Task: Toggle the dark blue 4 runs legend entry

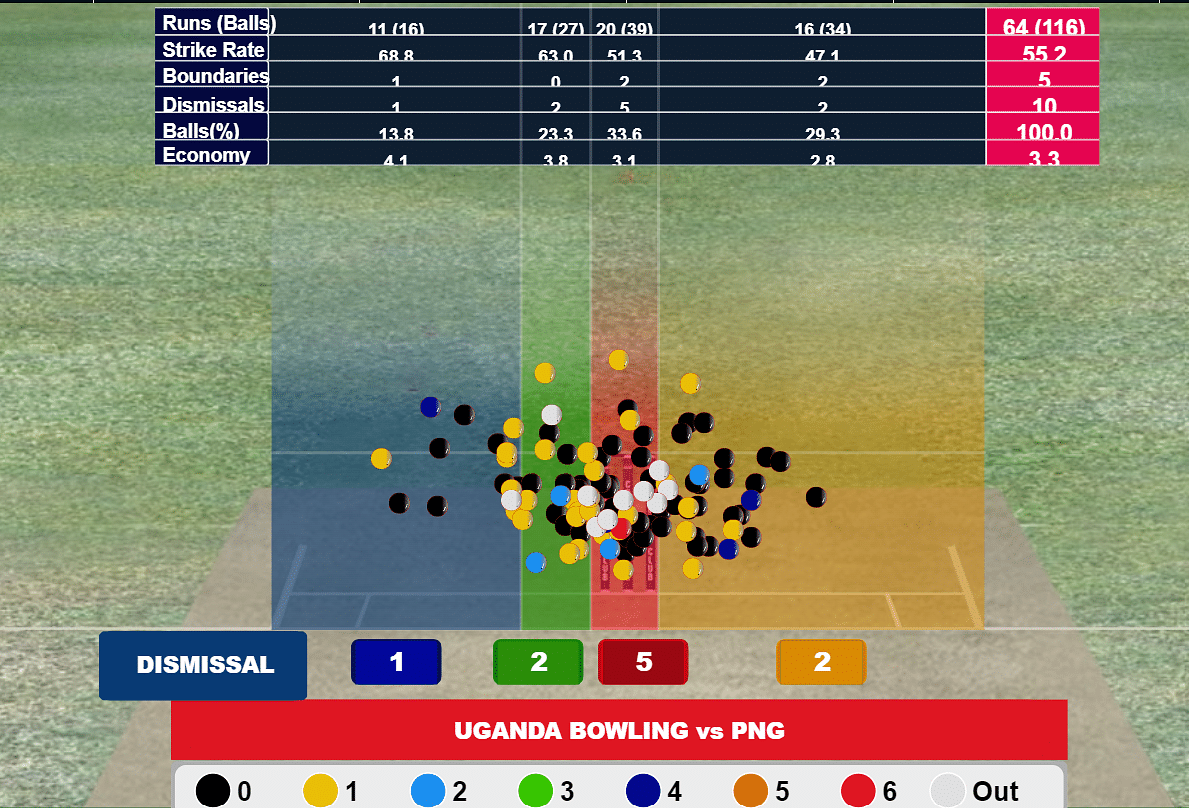Action: (x=655, y=791)
